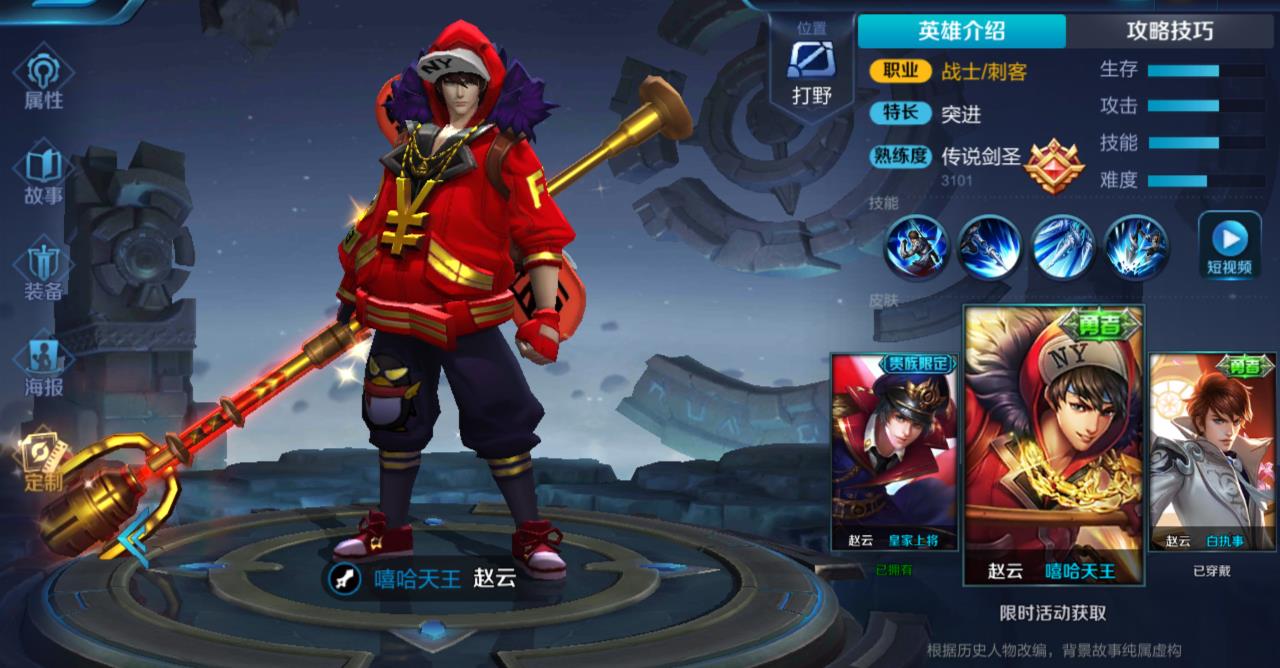View the ice shard thrust skill icon
Image resolution: width=1280 pixels, height=668 pixels.
(1063, 246)
